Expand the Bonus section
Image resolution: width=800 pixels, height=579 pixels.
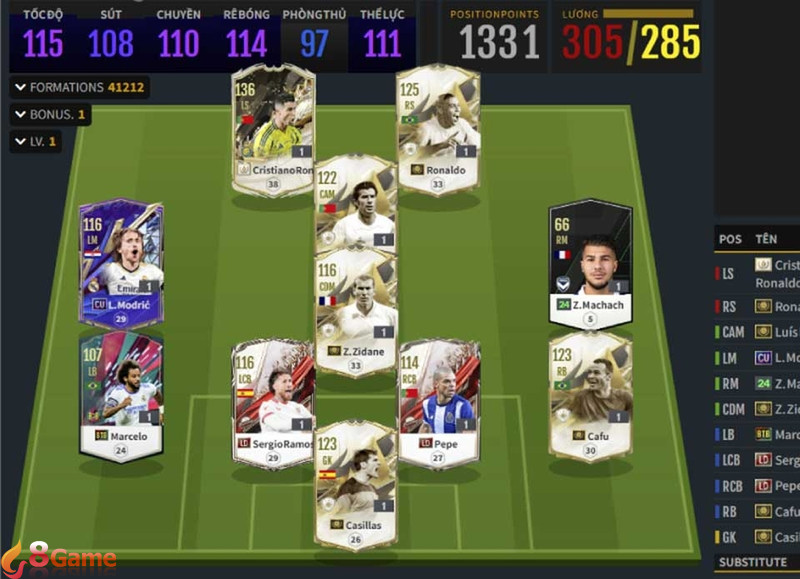tap(50, 115)
